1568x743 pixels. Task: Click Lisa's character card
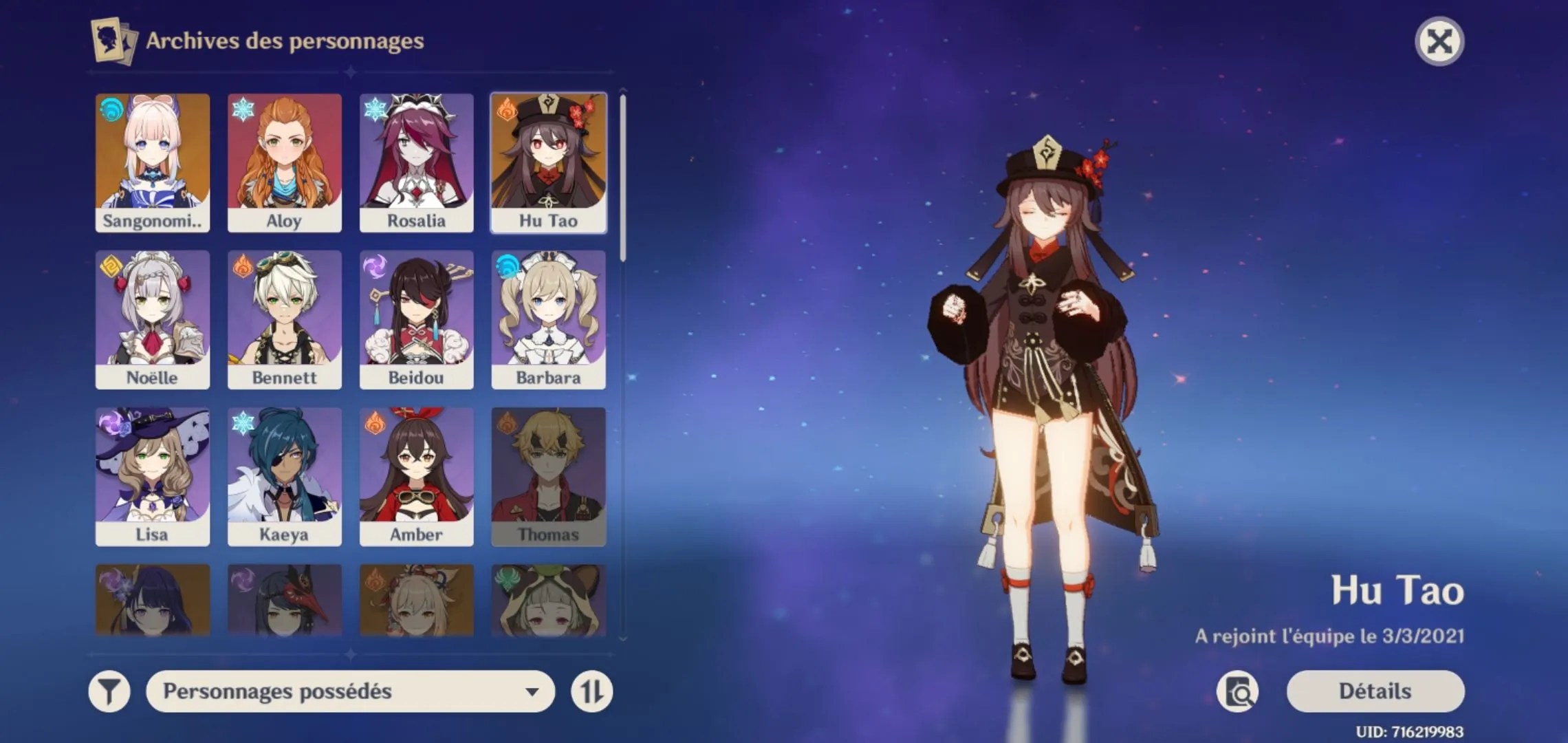(152, 477)
